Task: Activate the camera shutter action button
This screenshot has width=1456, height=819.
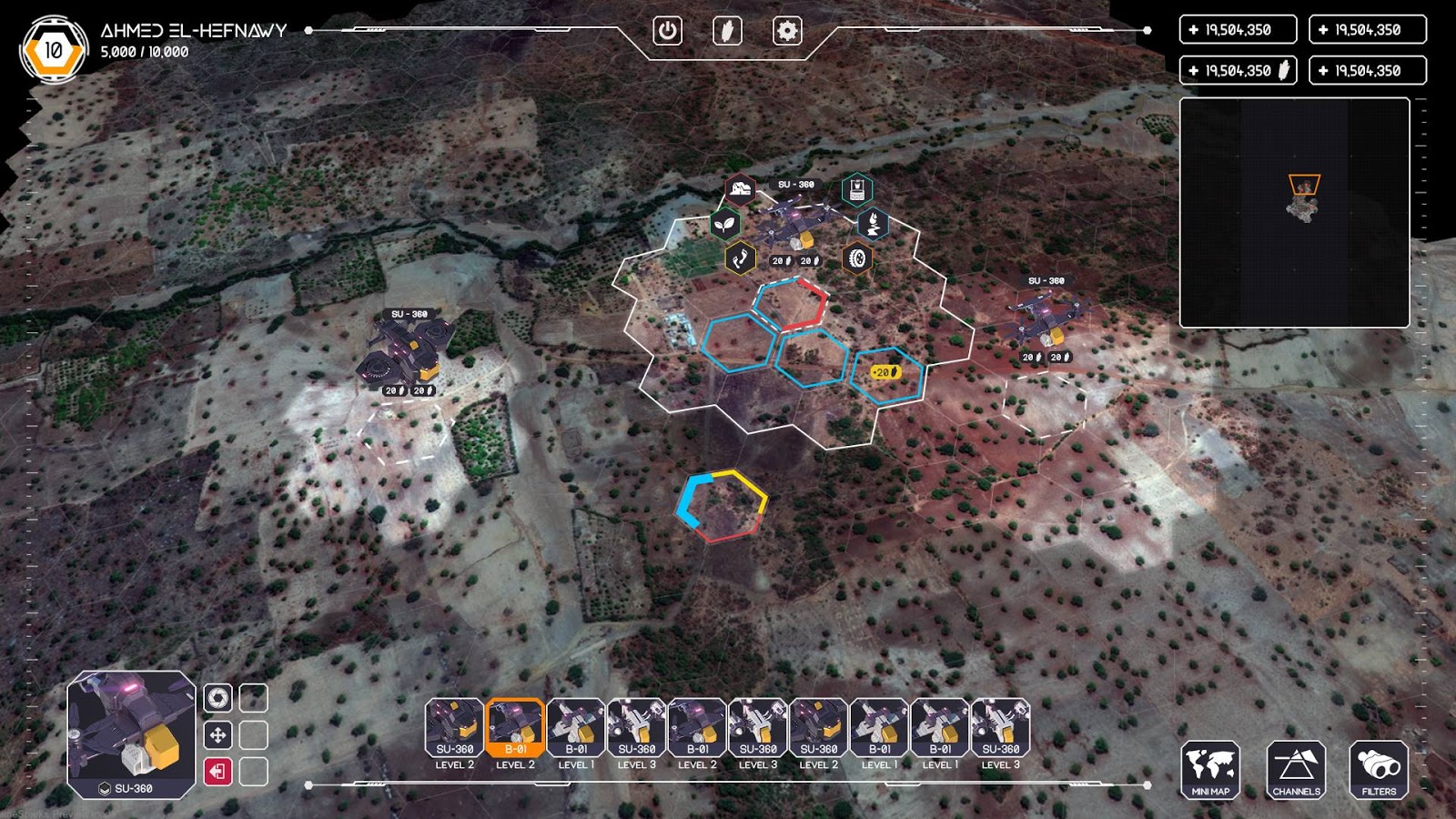Action: [x=217, y=698]
